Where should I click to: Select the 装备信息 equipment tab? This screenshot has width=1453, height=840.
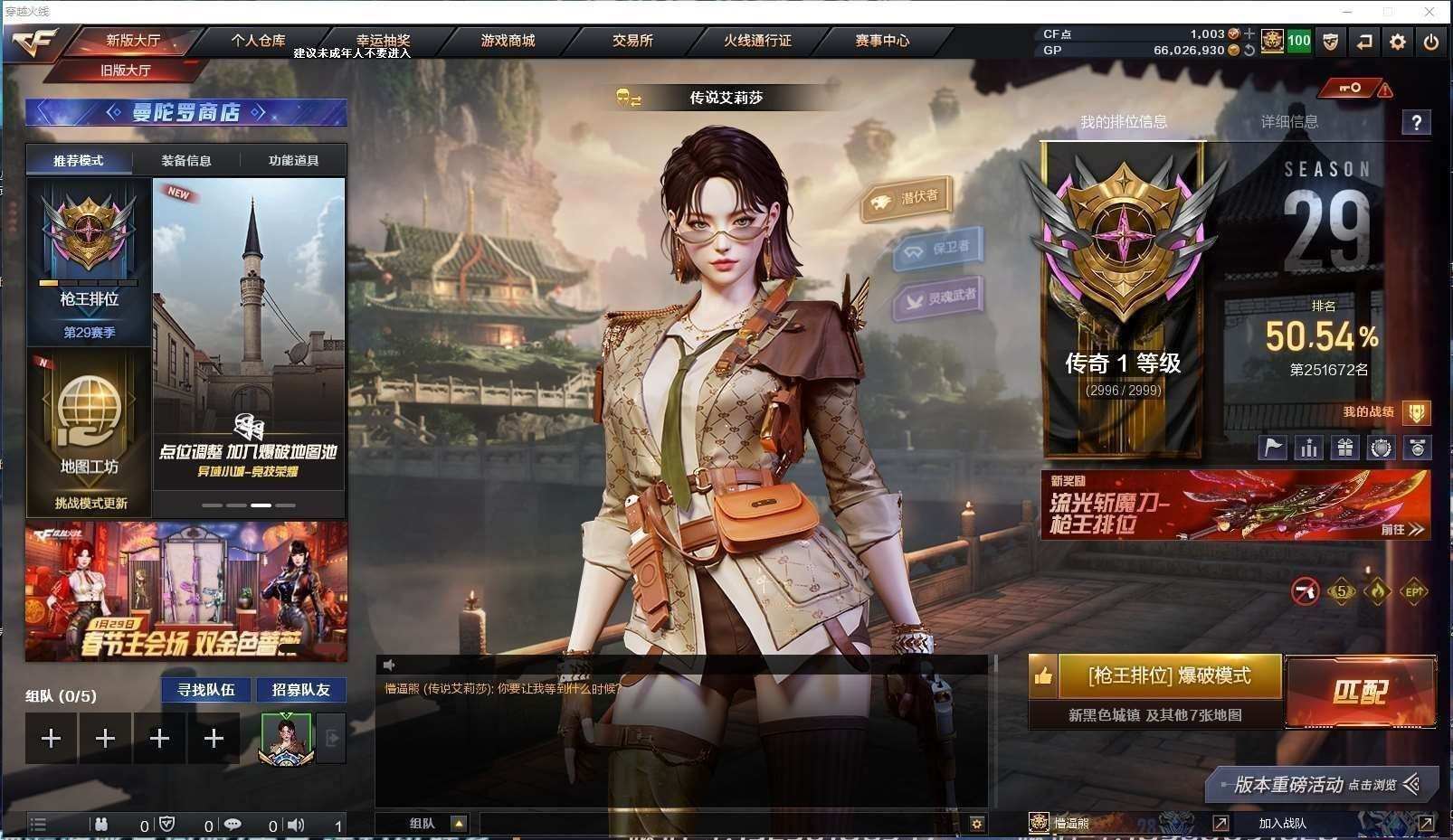click(x=186, y=161)
